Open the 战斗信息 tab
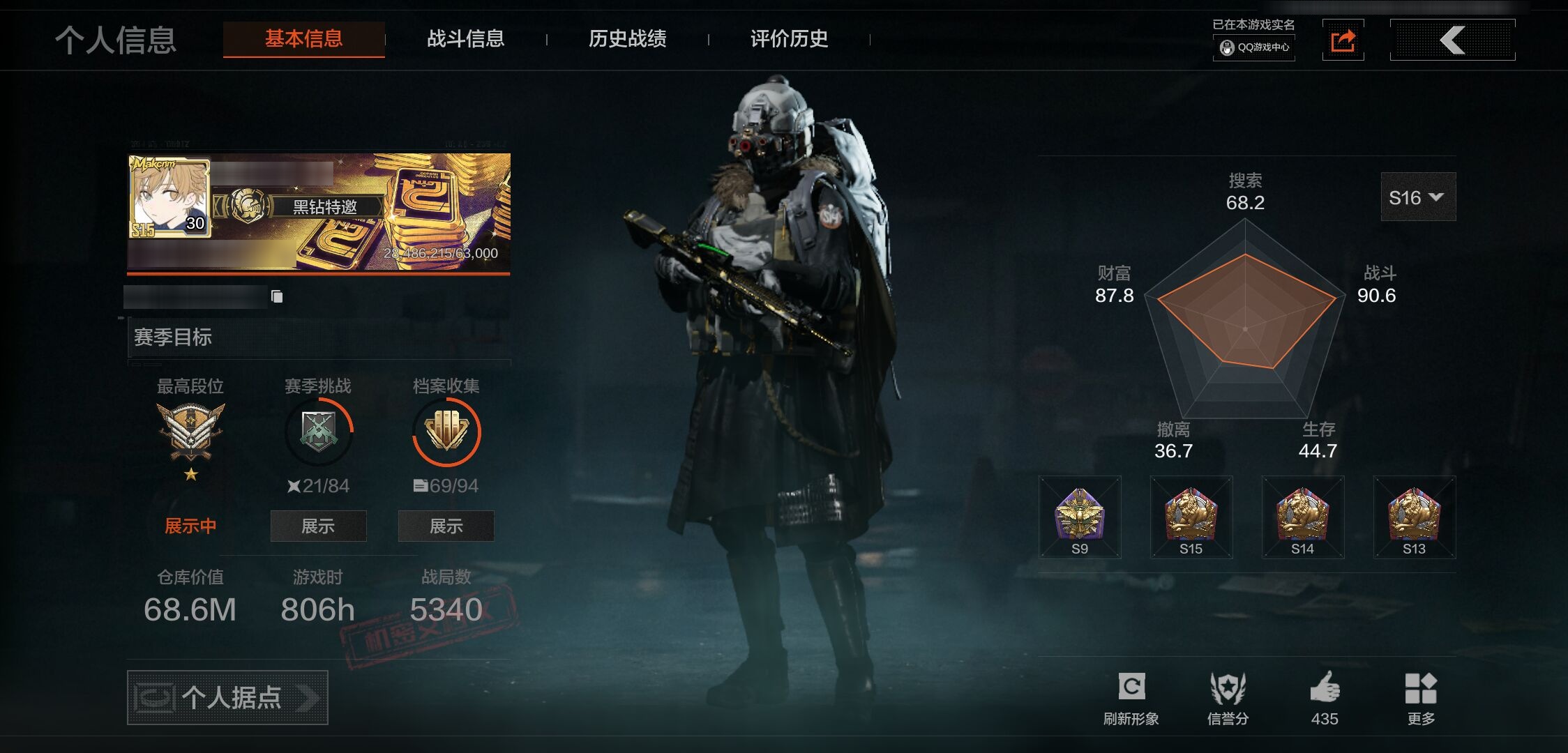The height and width of the screenshot is (753, 1568). [x=465, y=39]
